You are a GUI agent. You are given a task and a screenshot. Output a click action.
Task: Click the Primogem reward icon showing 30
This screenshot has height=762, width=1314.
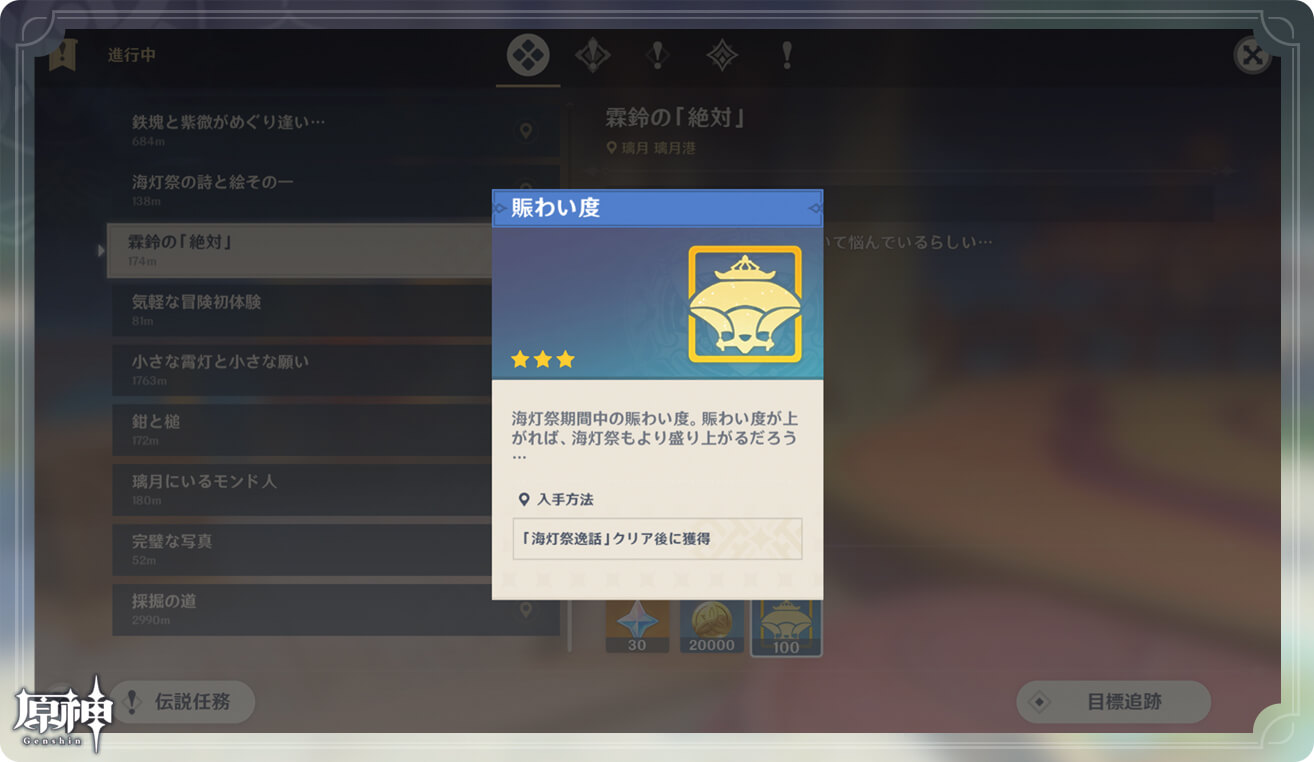point(637,622)
